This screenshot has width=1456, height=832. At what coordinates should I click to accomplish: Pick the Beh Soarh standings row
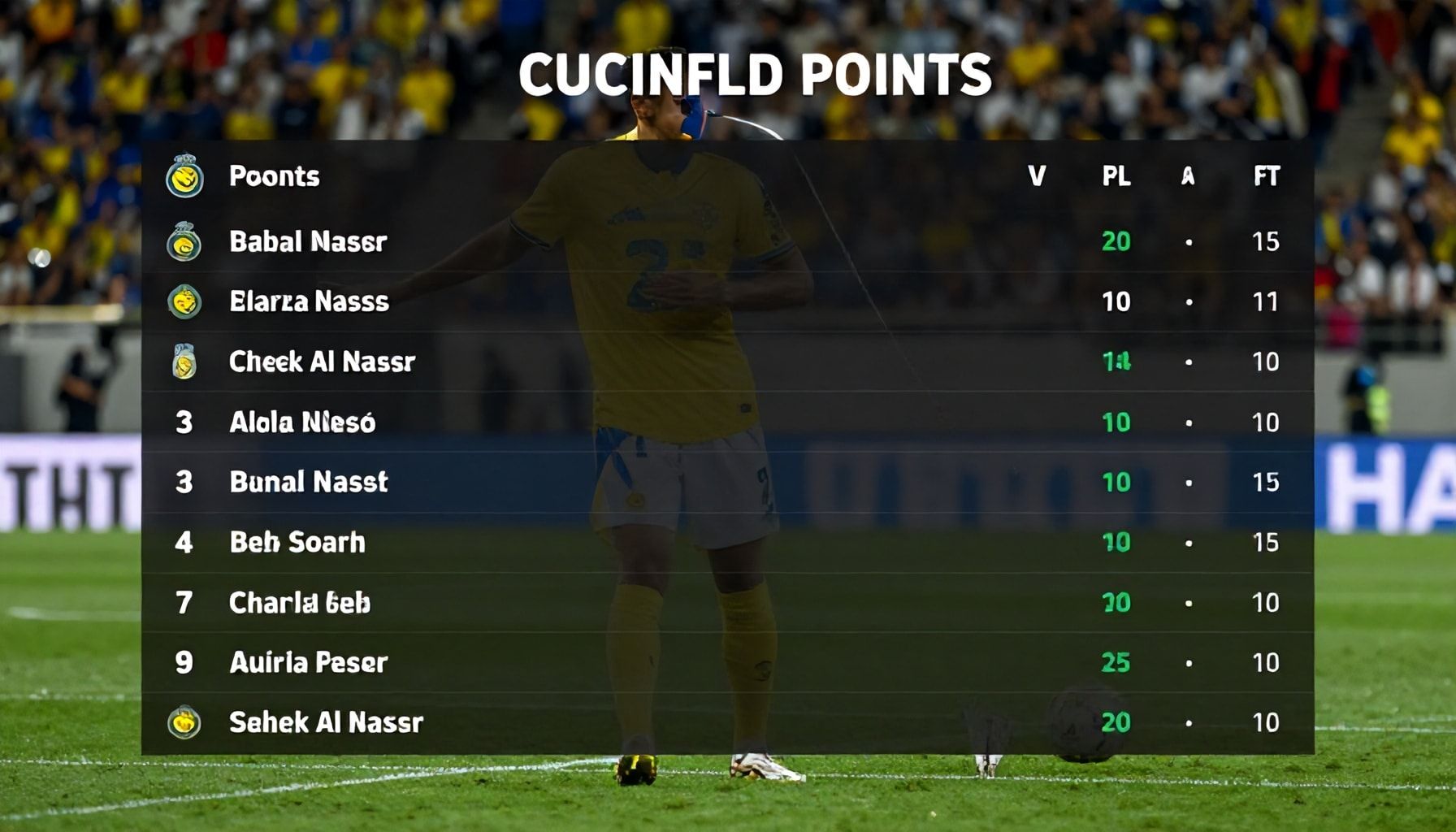[297, 542]
